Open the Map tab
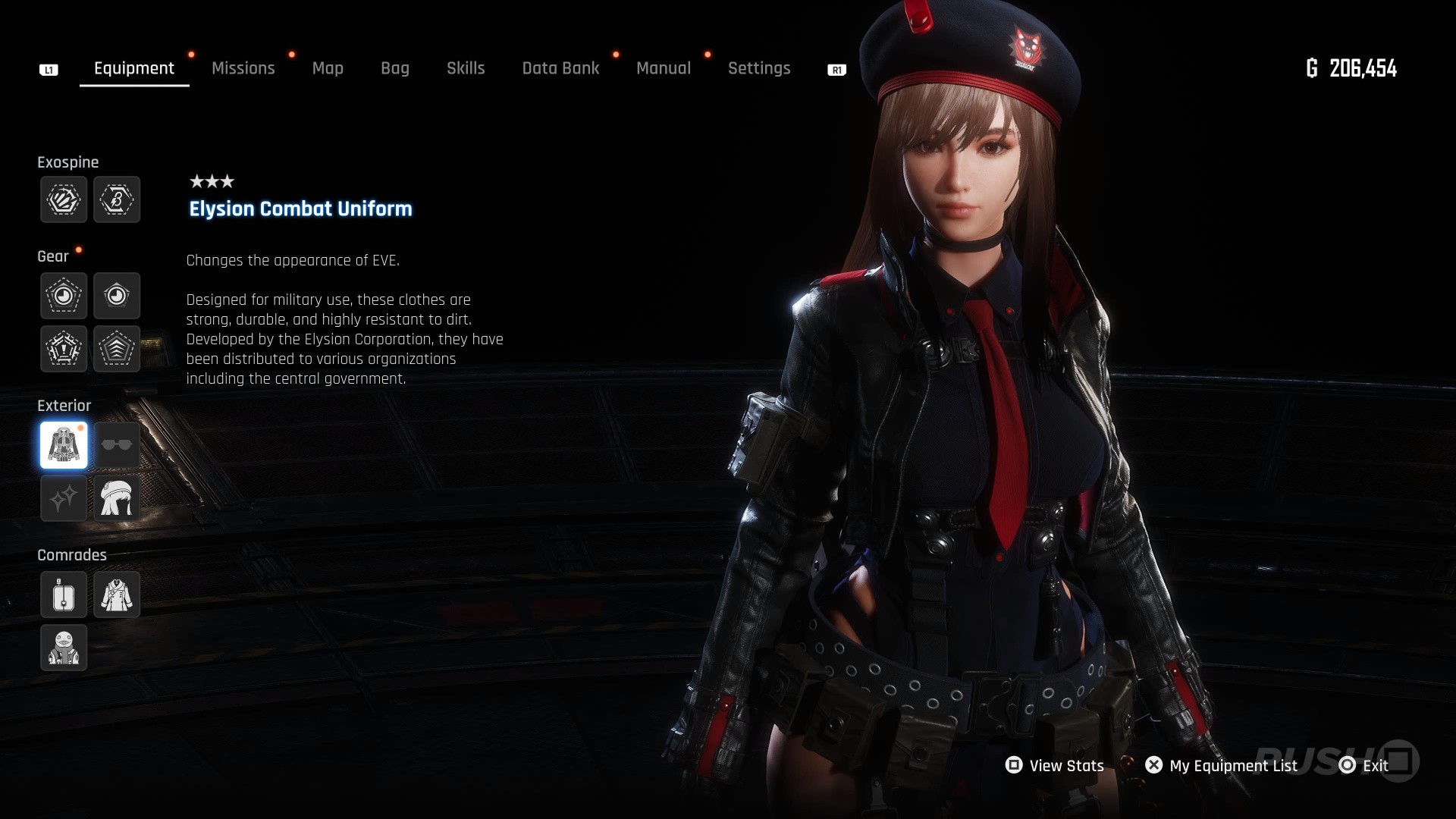 [328, 68]
